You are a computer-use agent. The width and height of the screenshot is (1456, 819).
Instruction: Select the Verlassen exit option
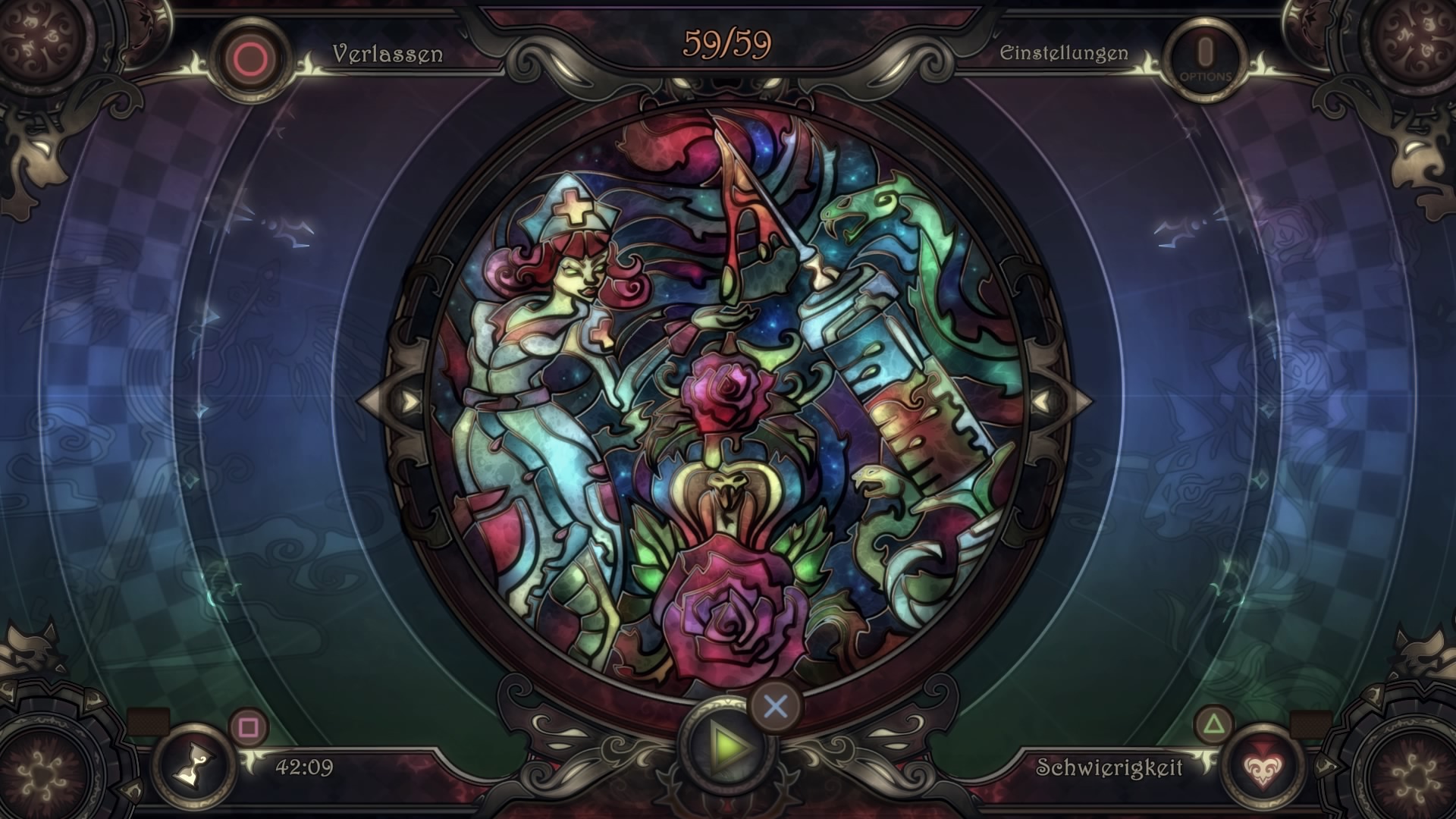(387, 54)
